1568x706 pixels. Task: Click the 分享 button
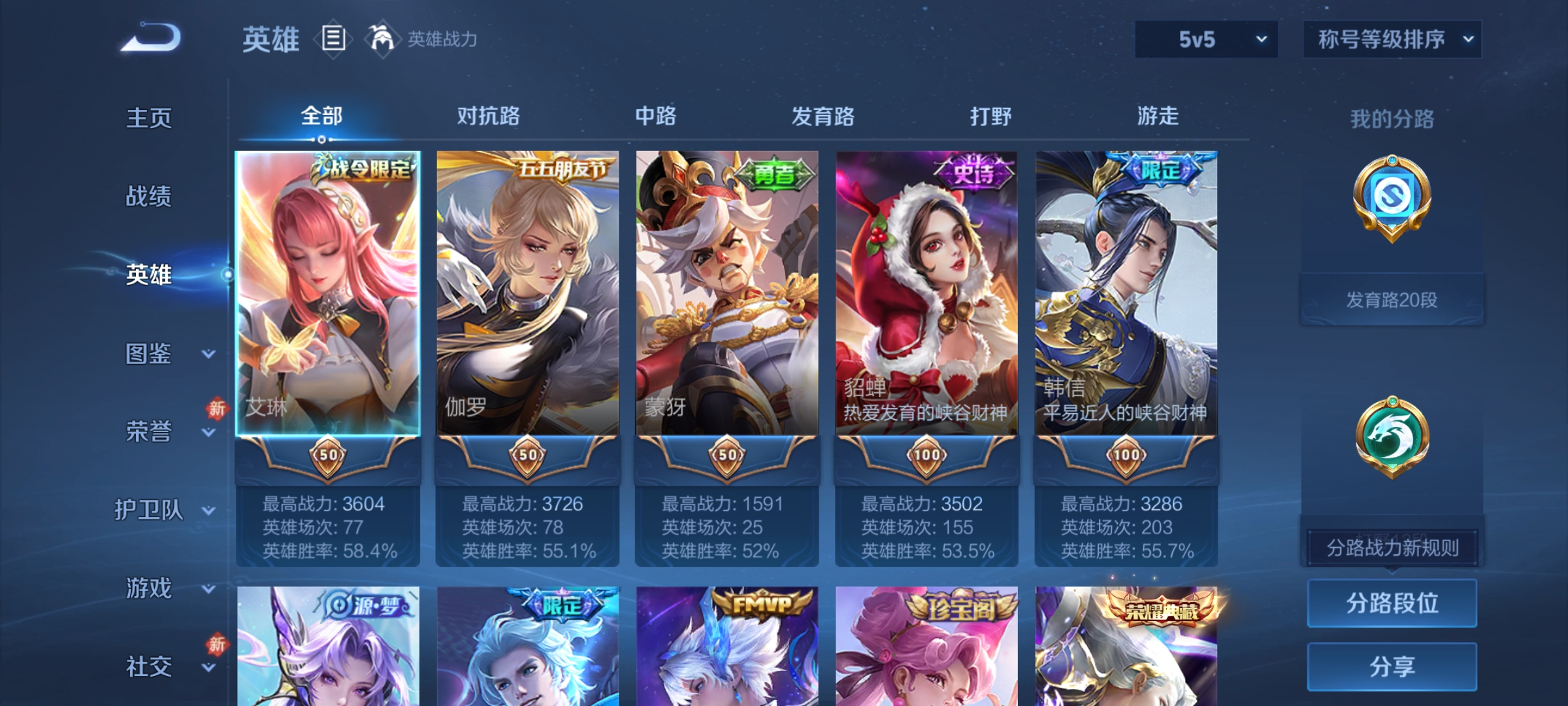click(x=1392, y=665)
